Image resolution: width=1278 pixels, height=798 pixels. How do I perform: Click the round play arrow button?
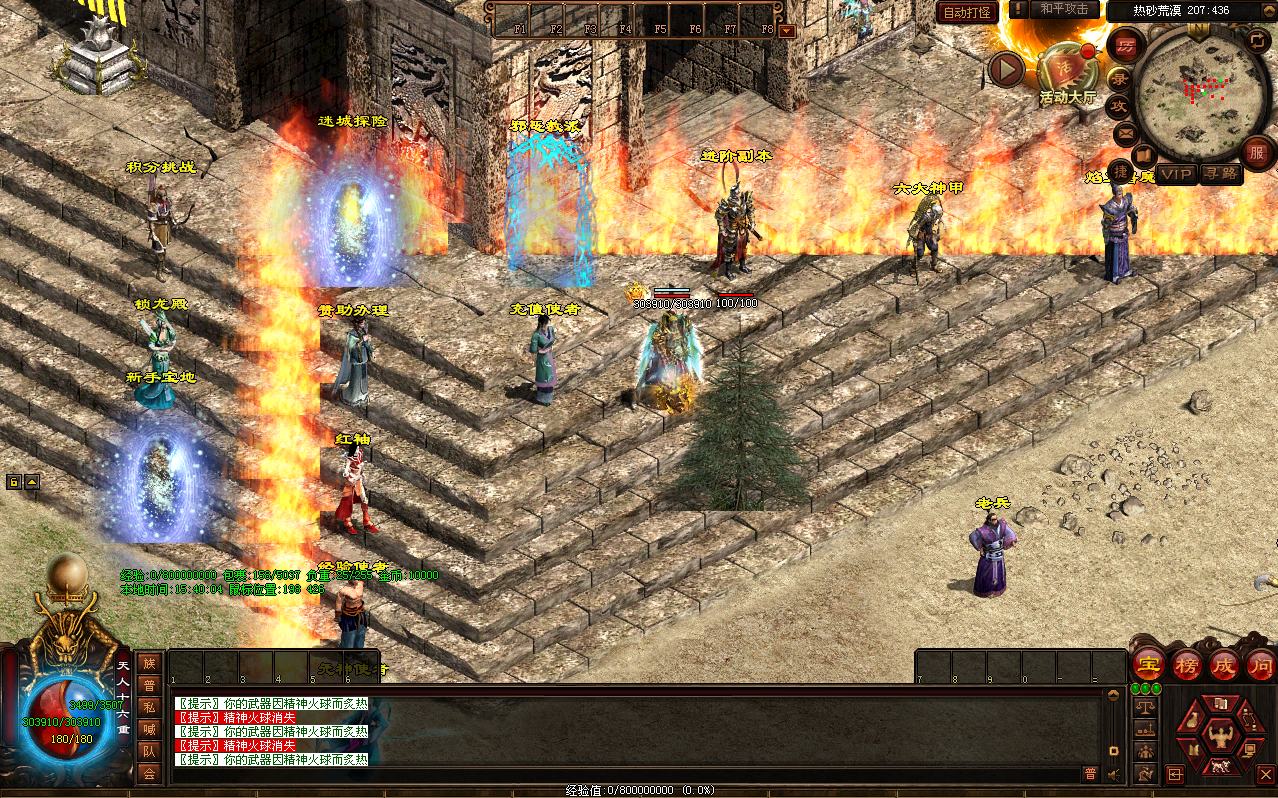[x=1006, y=69]
